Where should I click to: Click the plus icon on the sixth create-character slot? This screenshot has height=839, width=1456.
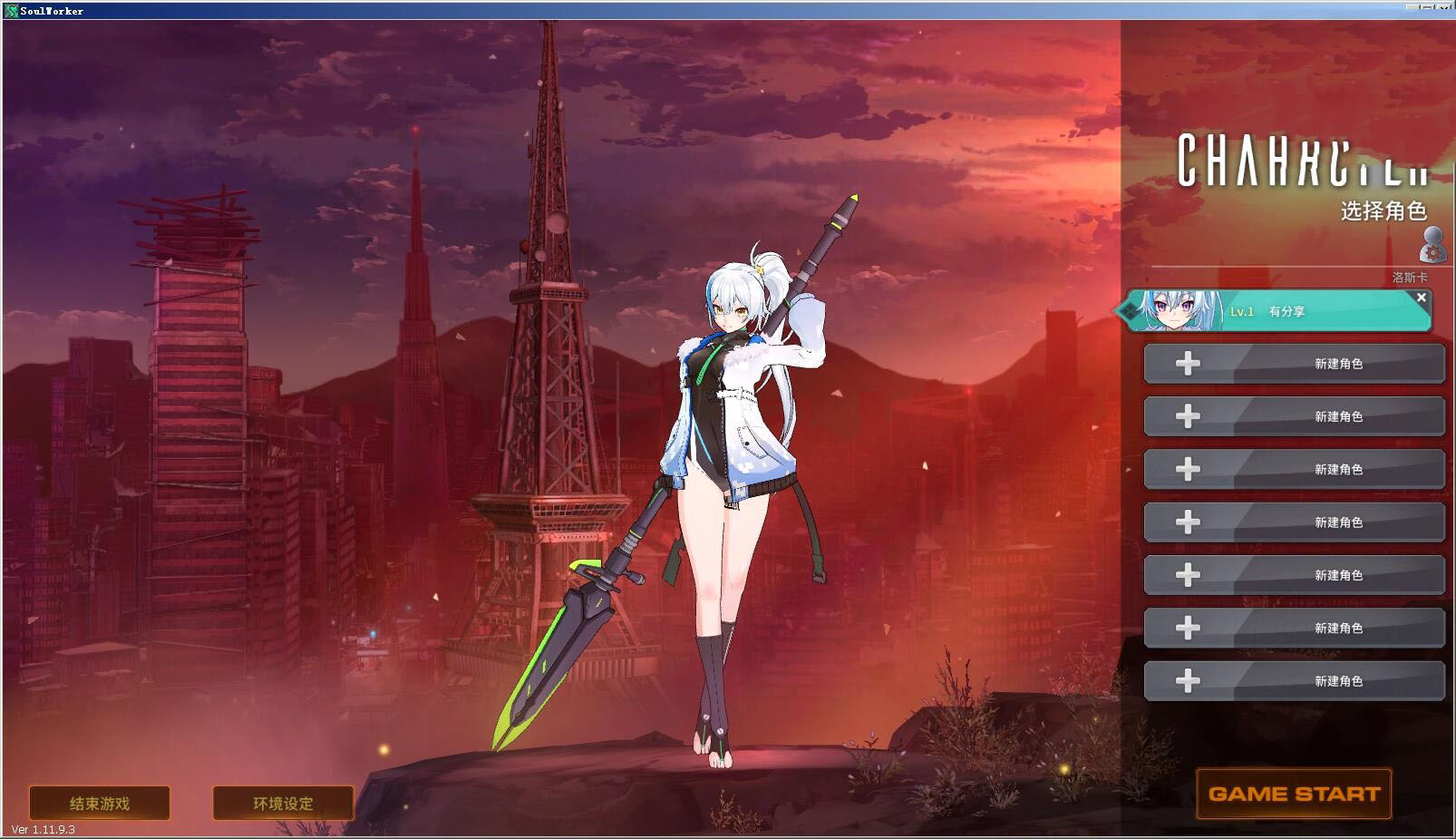click(x=1188, y=627)
